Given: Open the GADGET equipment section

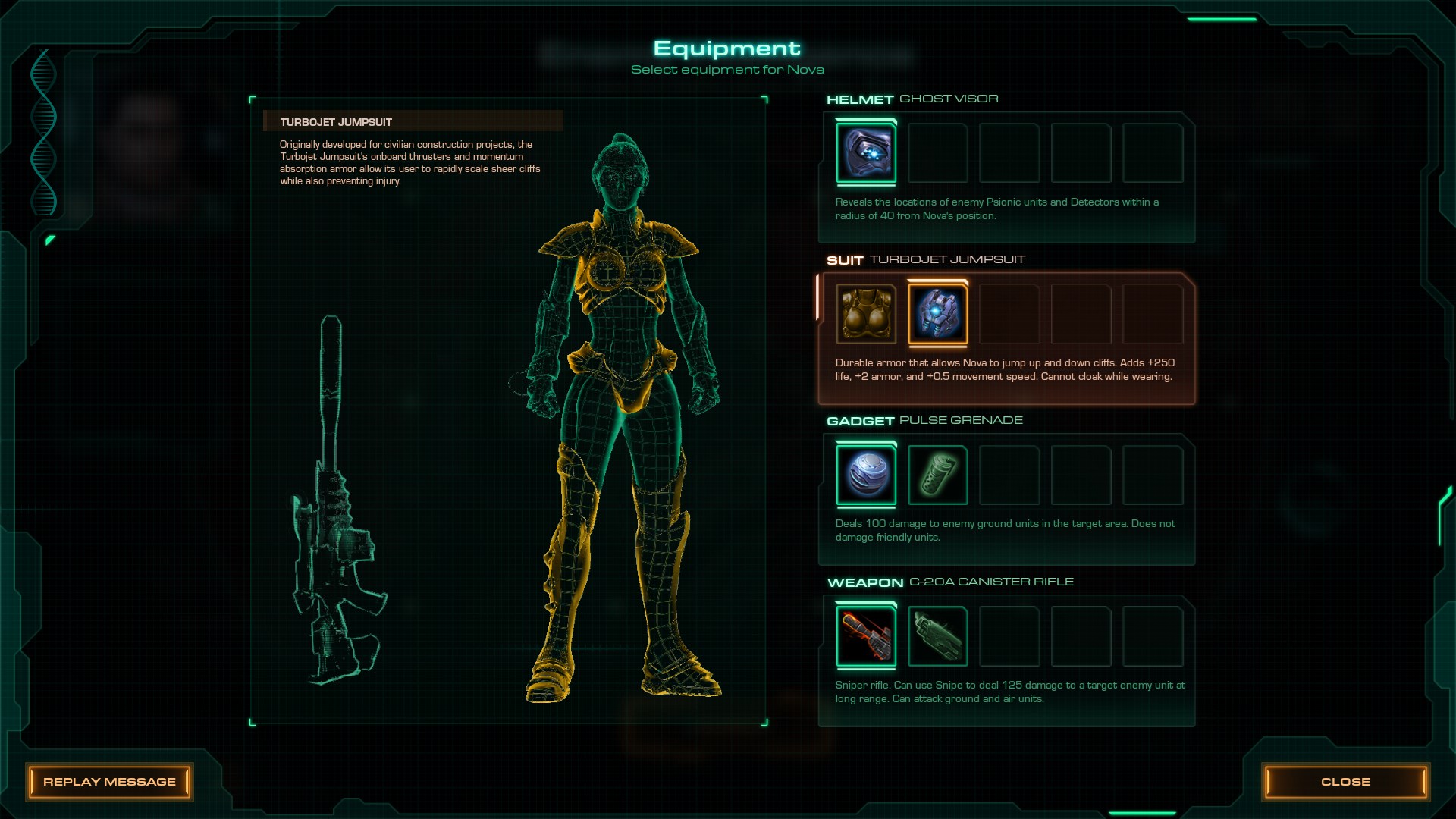Looking at the screenshot, I should [859, 419].
